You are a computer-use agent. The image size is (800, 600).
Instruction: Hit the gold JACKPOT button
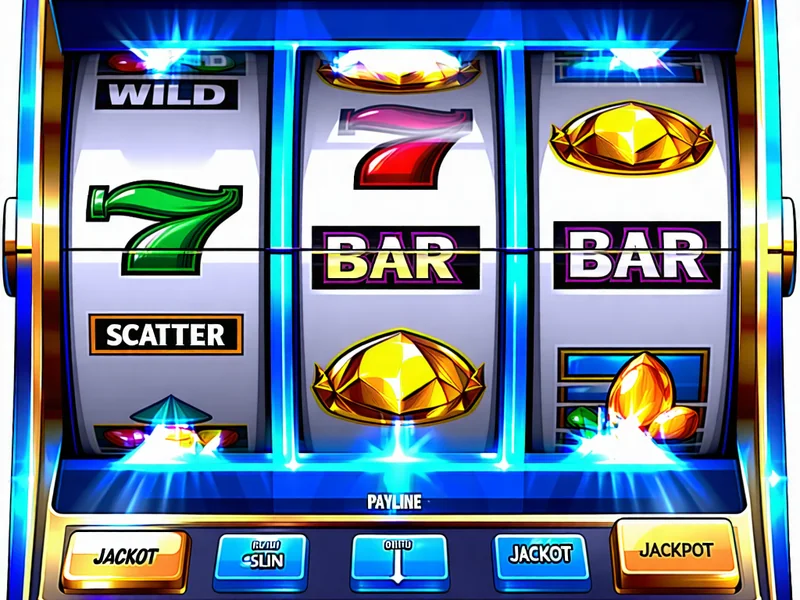(x=675, y=551)
